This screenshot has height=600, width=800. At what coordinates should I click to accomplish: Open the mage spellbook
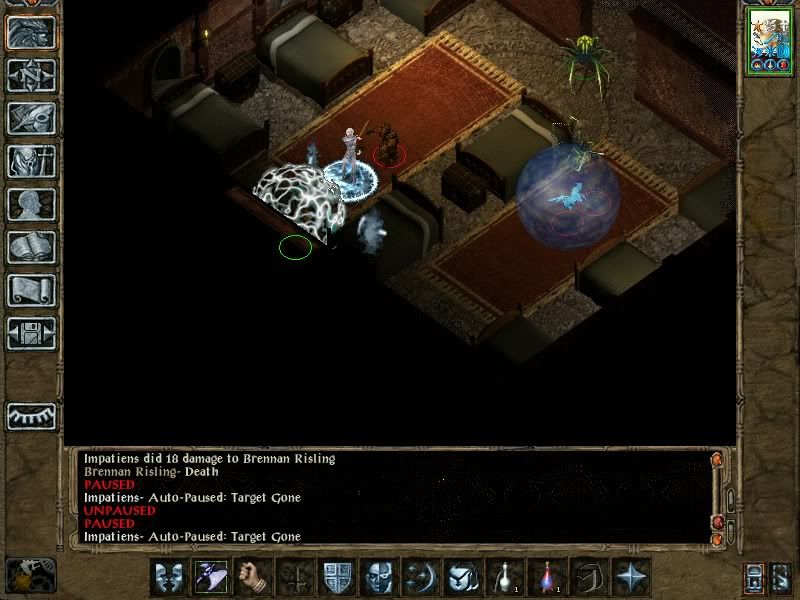click(31, 247)
